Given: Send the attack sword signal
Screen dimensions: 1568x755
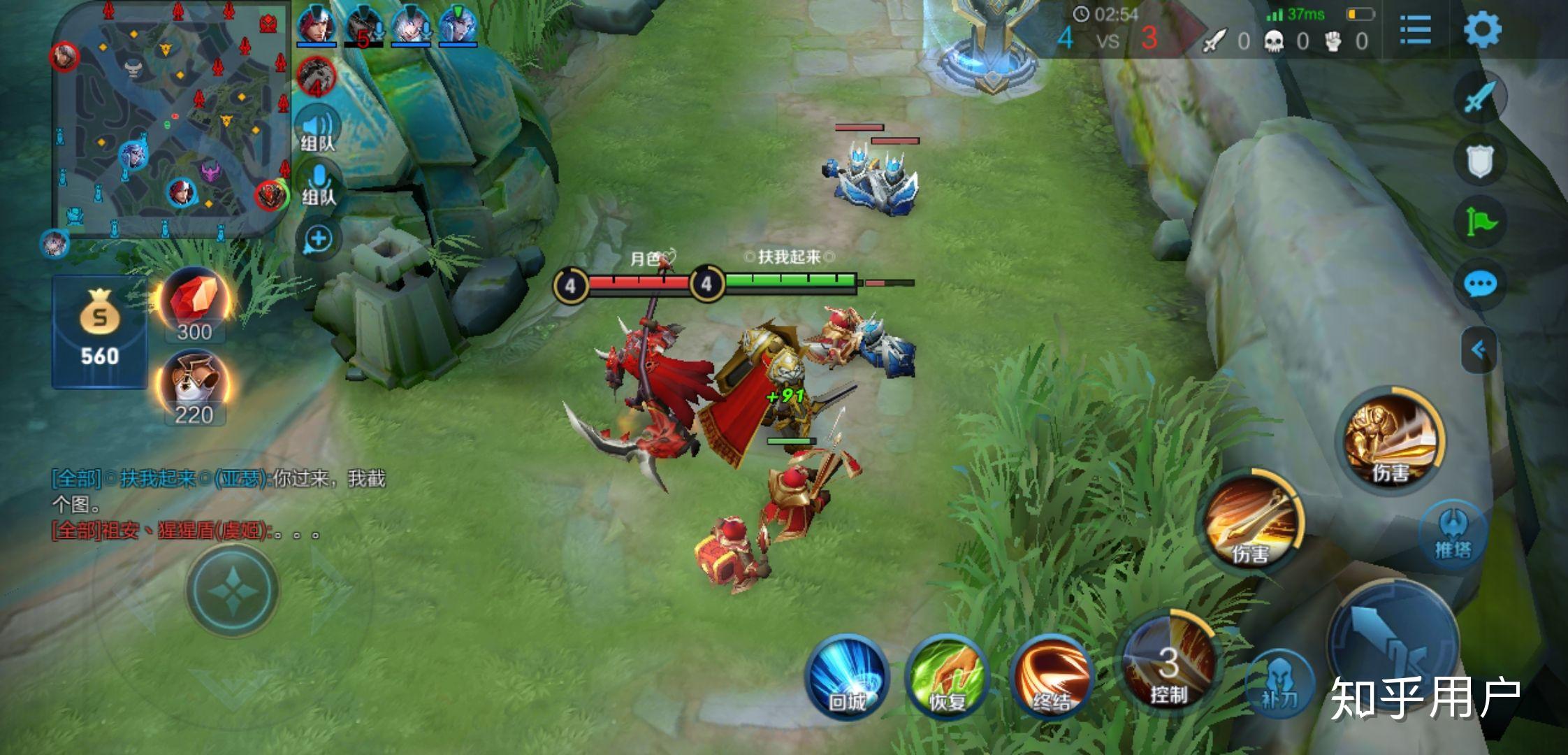Looking at the screenshot, I should (1479, 96).
